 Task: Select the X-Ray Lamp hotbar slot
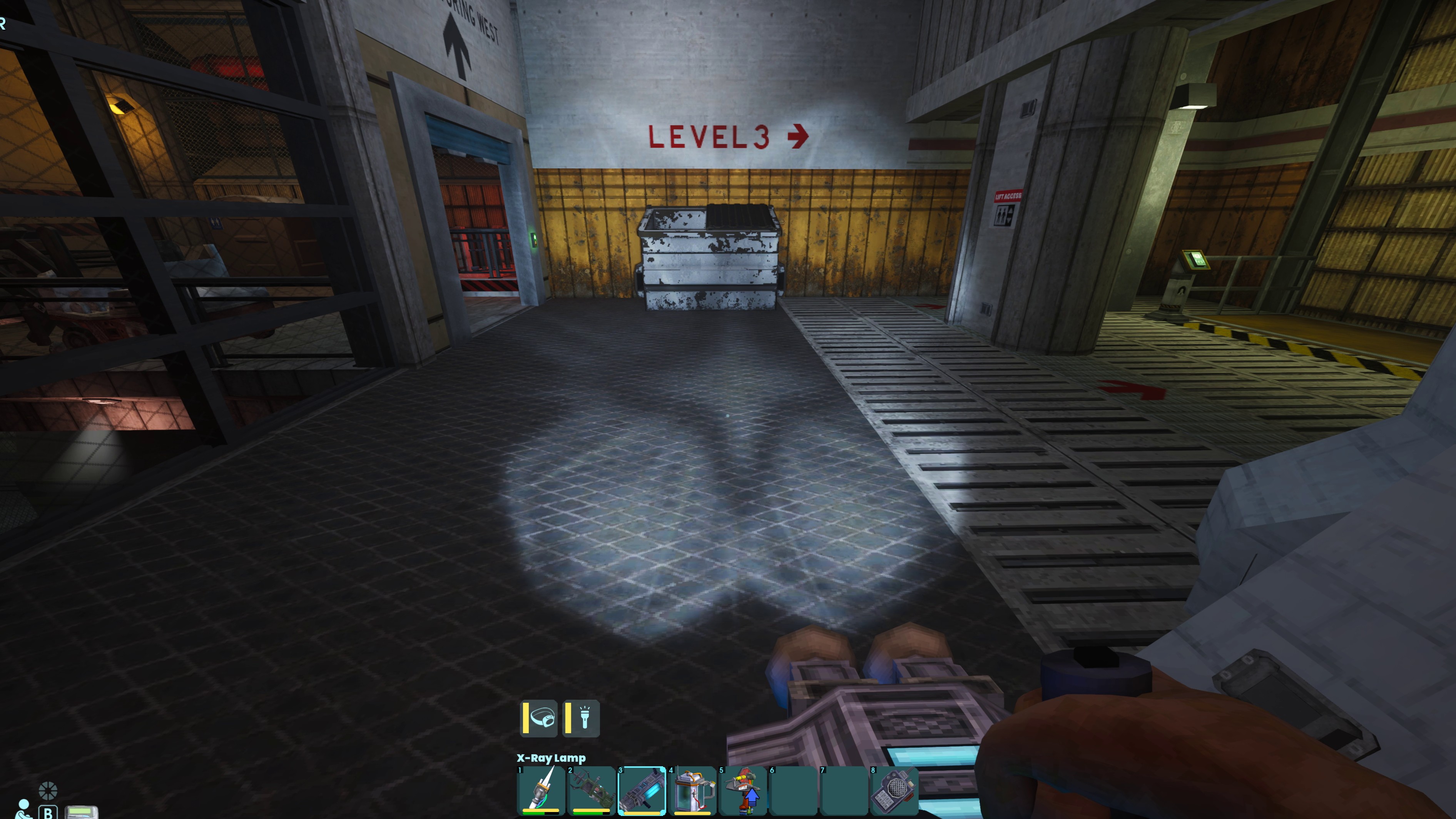coord(642,790)
